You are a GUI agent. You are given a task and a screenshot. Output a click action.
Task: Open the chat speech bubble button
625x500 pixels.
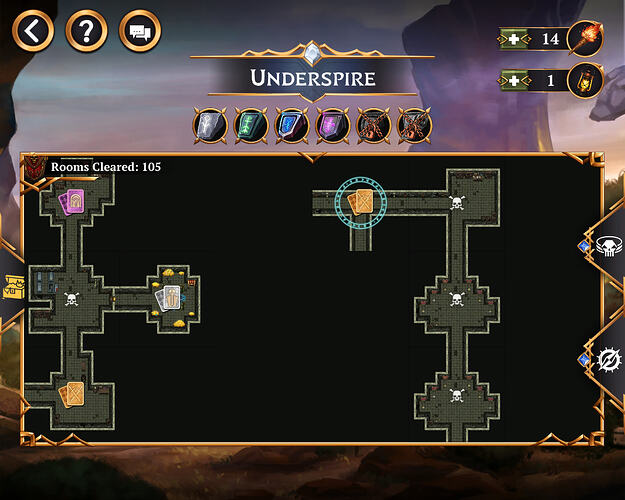click(140, 31)
